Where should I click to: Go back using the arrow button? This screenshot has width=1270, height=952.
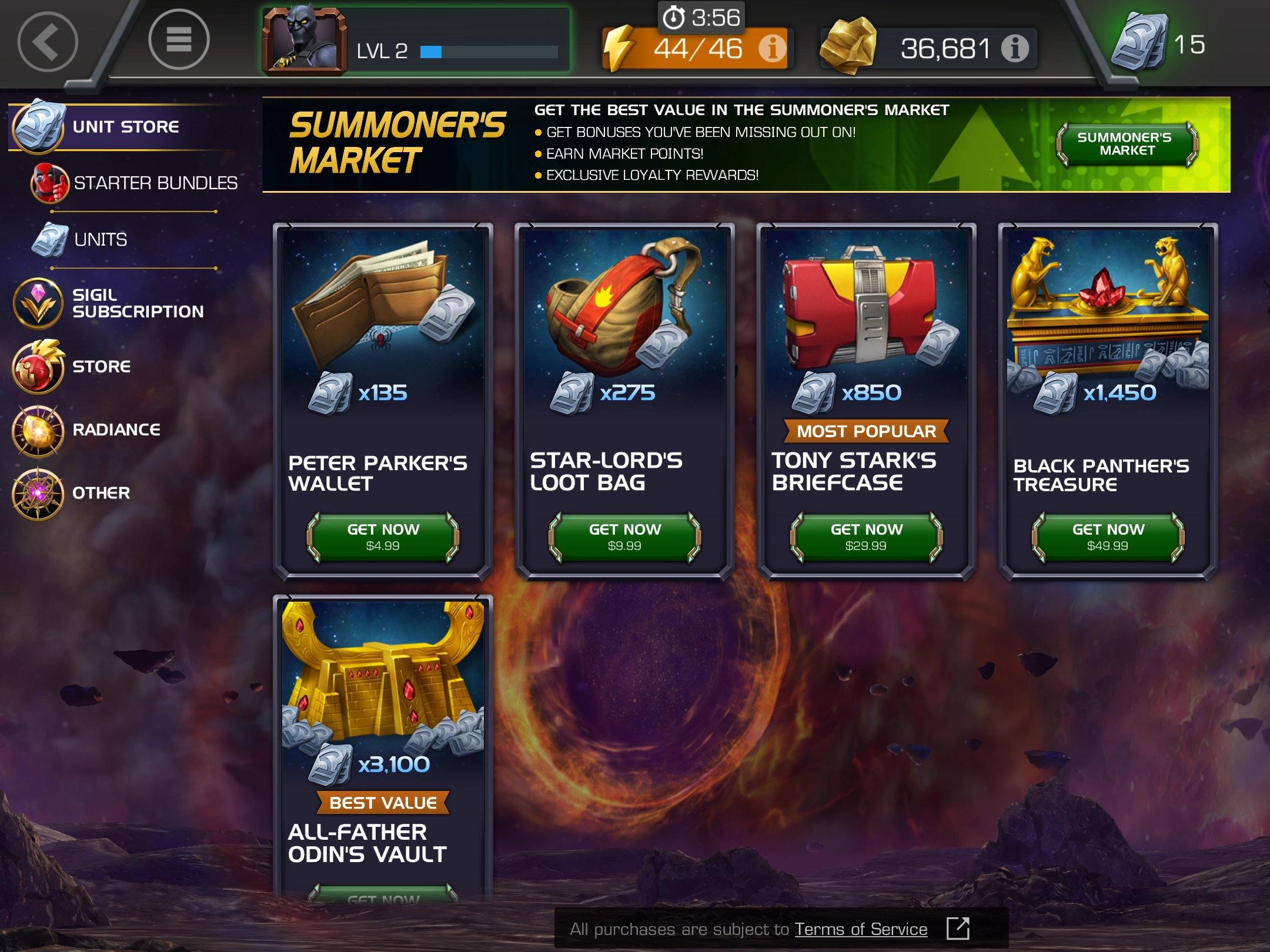tap(48, 42)
